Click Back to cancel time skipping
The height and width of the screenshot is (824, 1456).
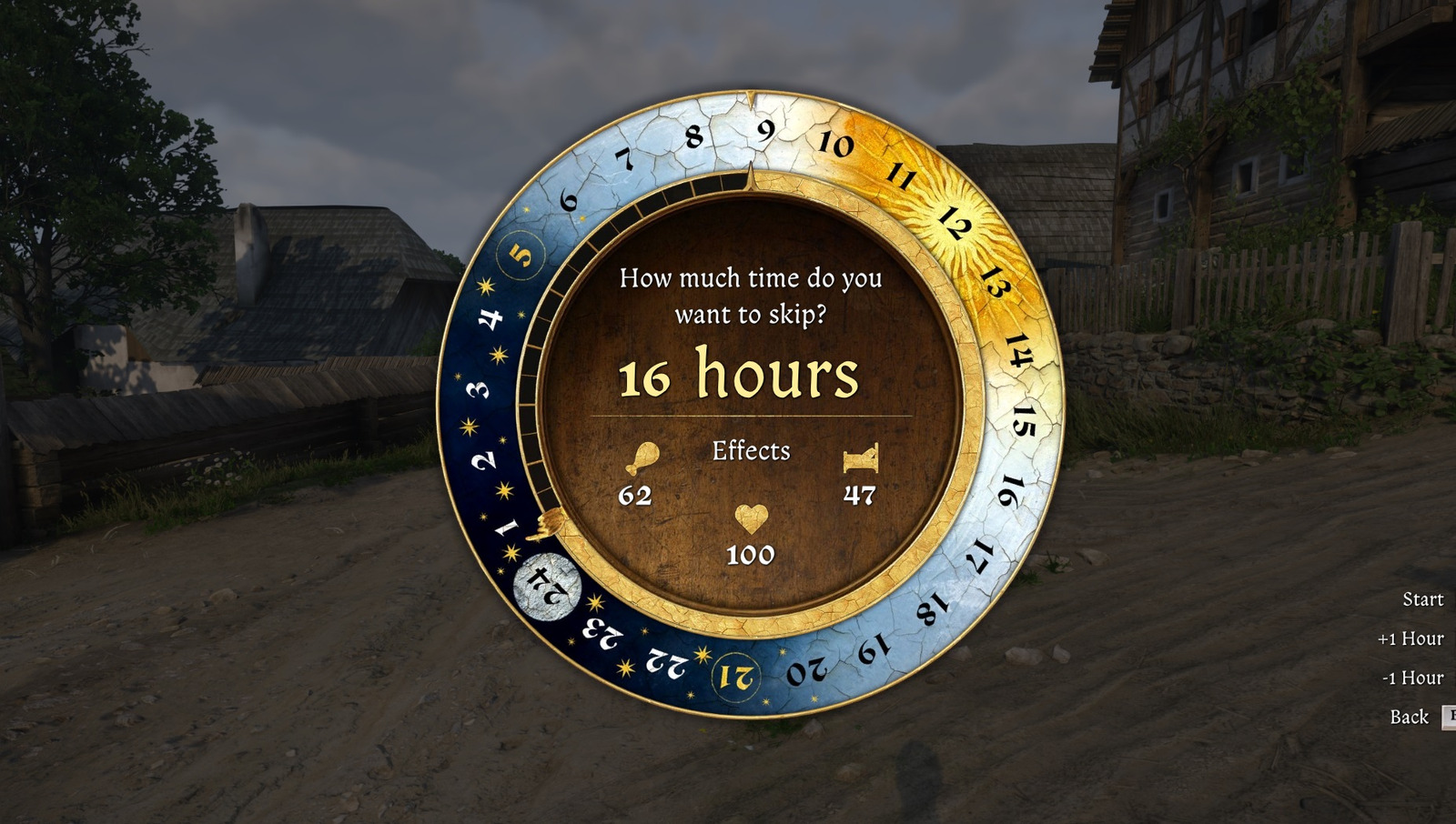[x=1410, y=718]
